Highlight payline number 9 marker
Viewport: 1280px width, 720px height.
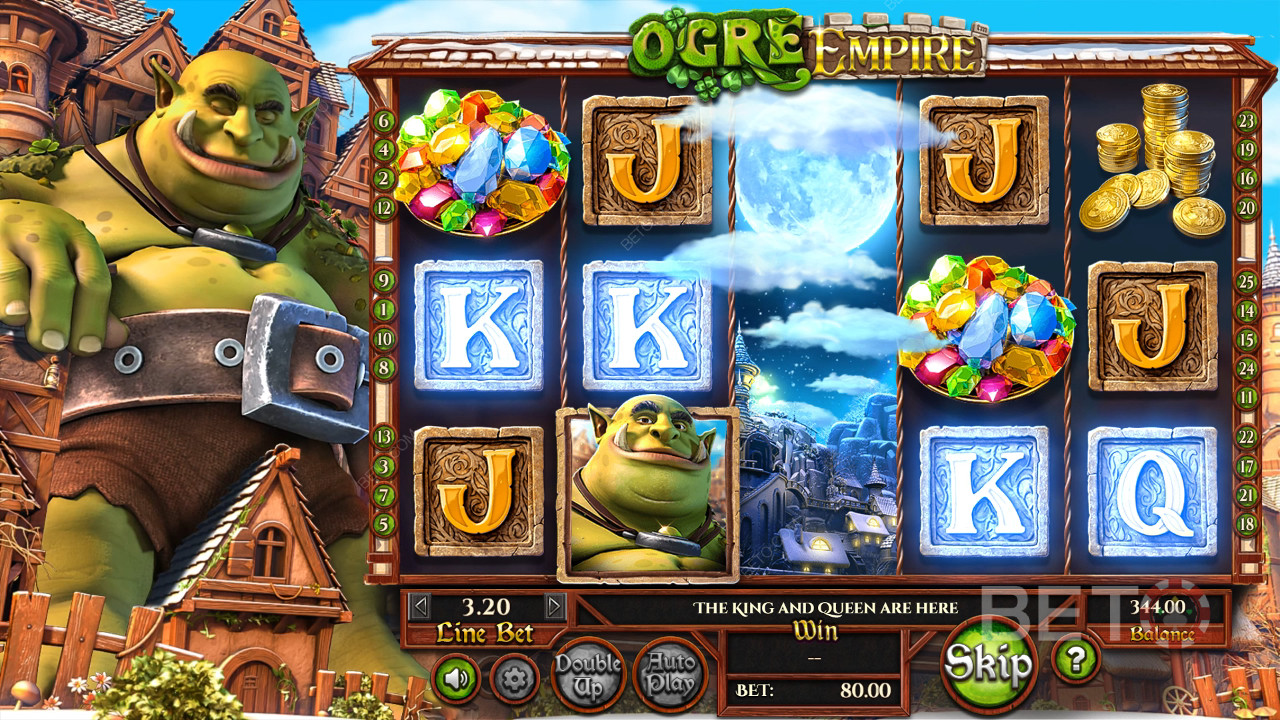[384, 281]
